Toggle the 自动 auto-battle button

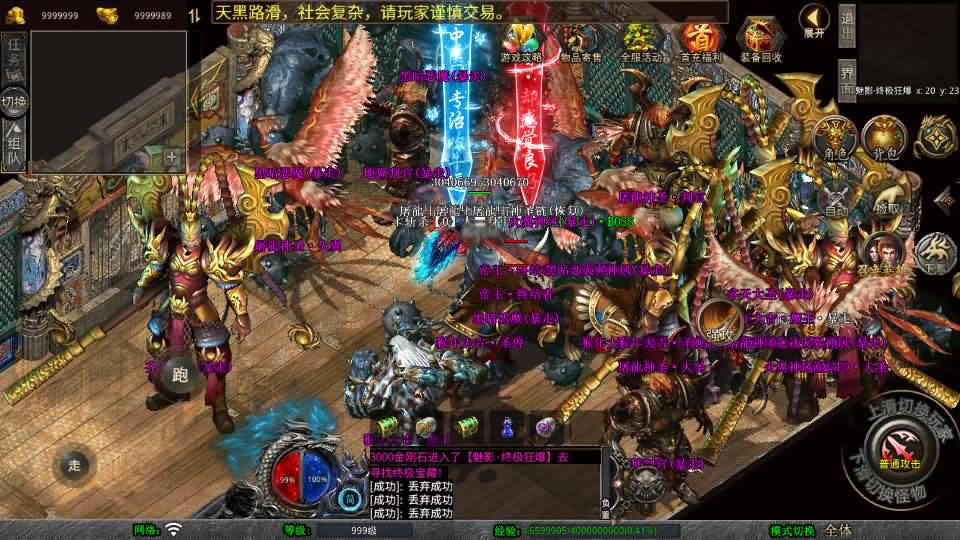833,198
